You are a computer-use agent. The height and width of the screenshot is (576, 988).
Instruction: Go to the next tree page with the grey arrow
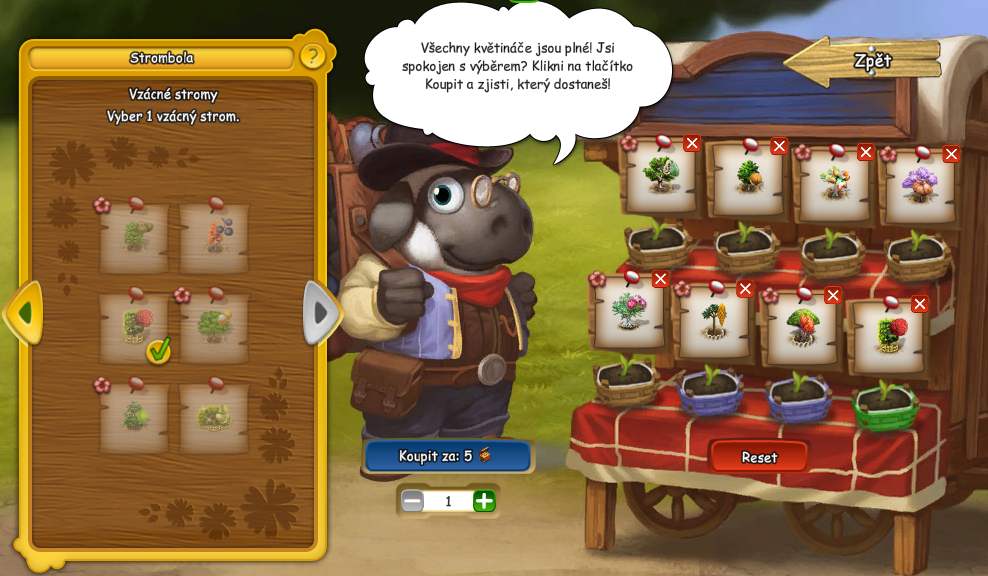320,313
